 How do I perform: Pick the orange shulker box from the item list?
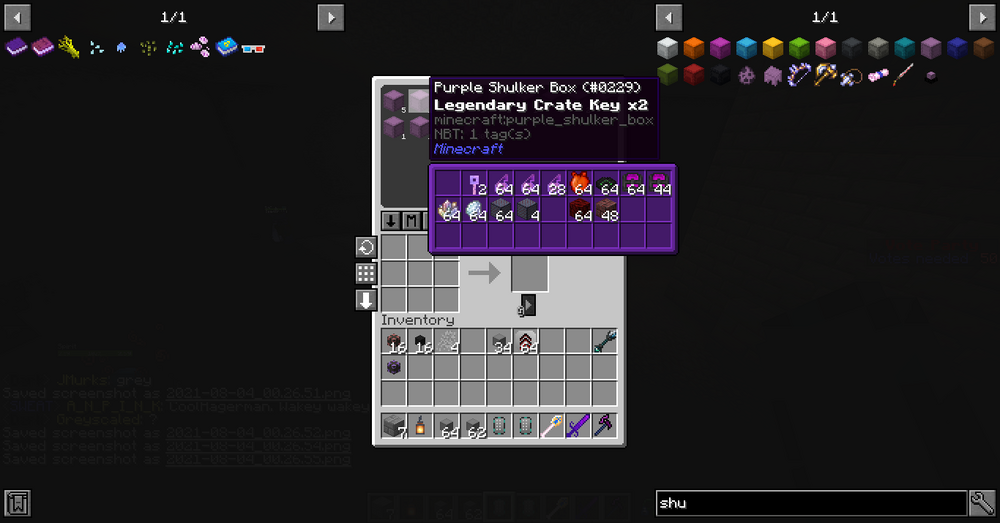coord(694,48)
